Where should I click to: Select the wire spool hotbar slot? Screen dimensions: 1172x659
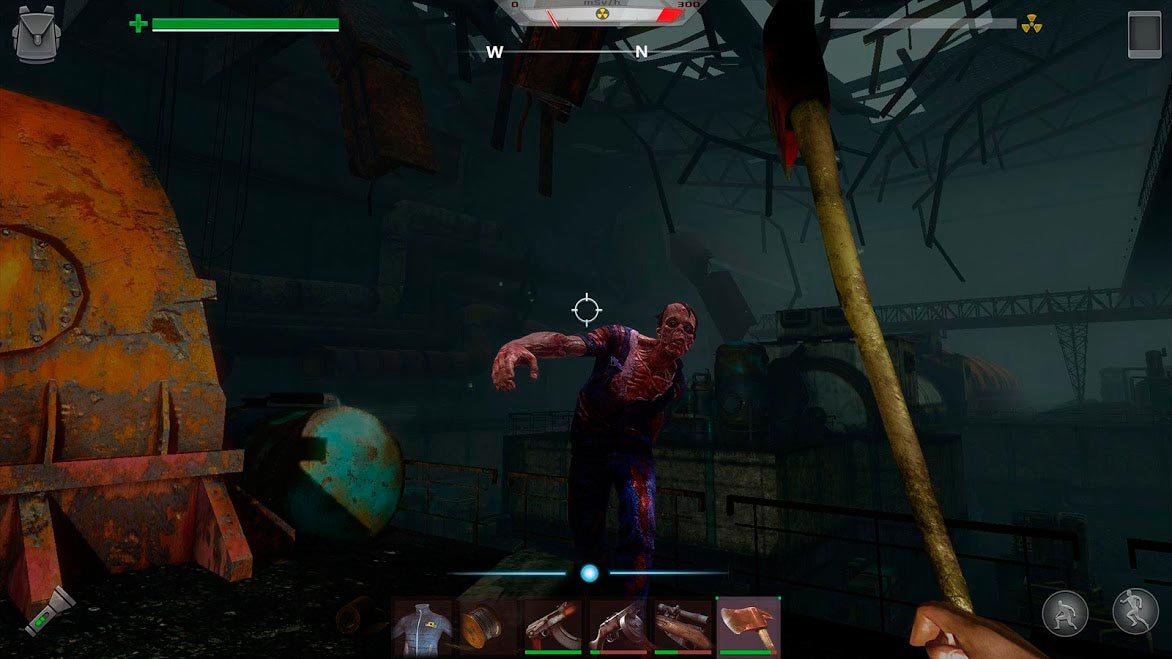pos(488,627)
